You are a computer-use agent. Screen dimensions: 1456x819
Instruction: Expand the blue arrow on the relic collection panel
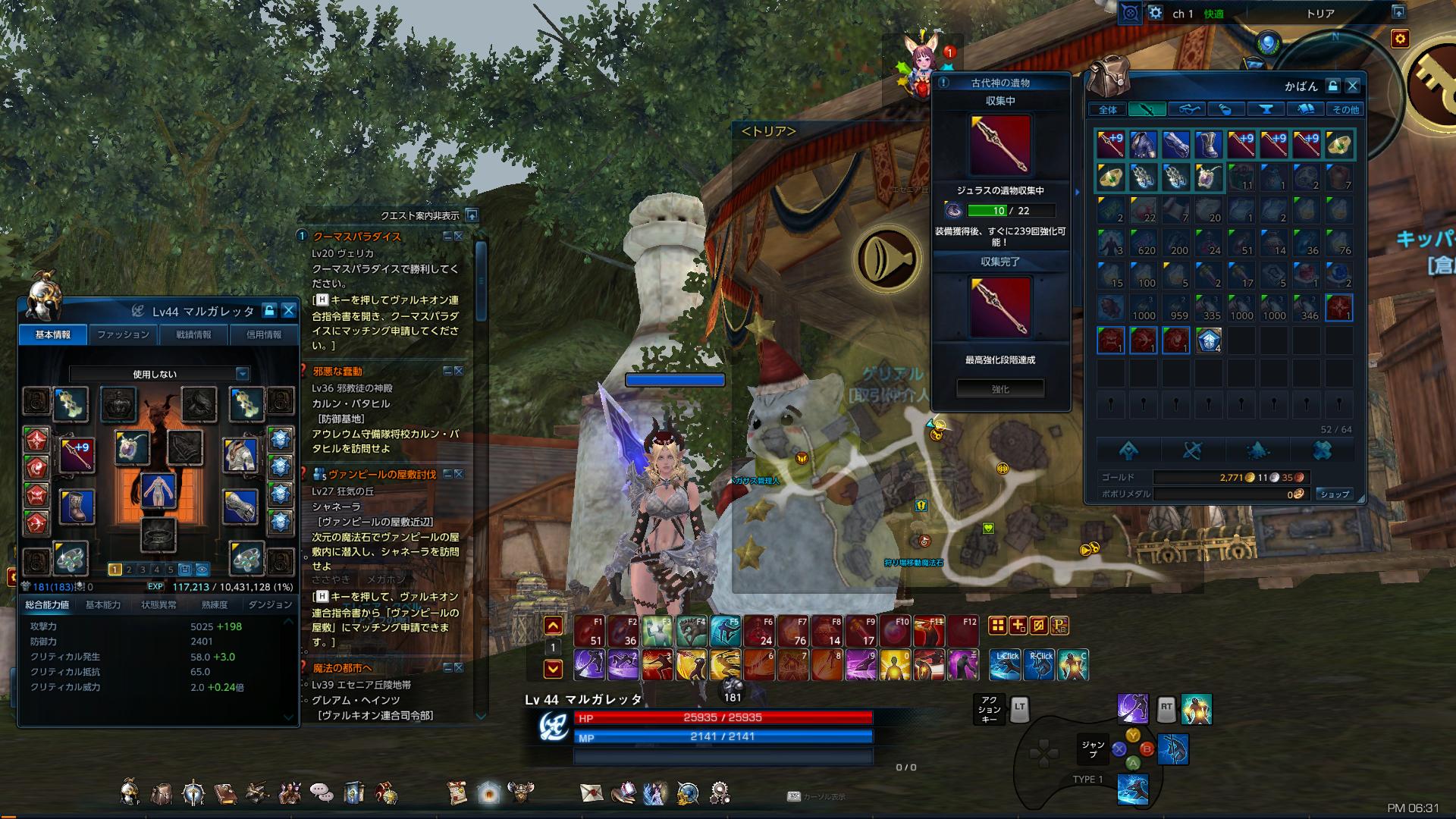point(1075,193)
